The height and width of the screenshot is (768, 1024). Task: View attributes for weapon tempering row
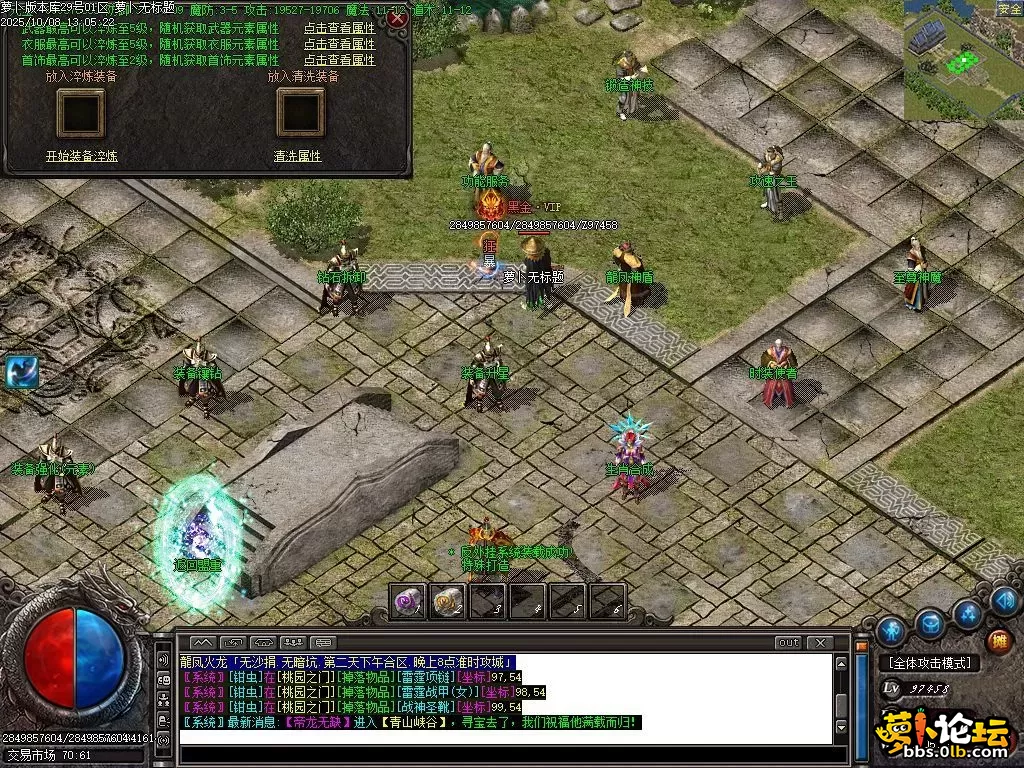click(x=339, y=29)
